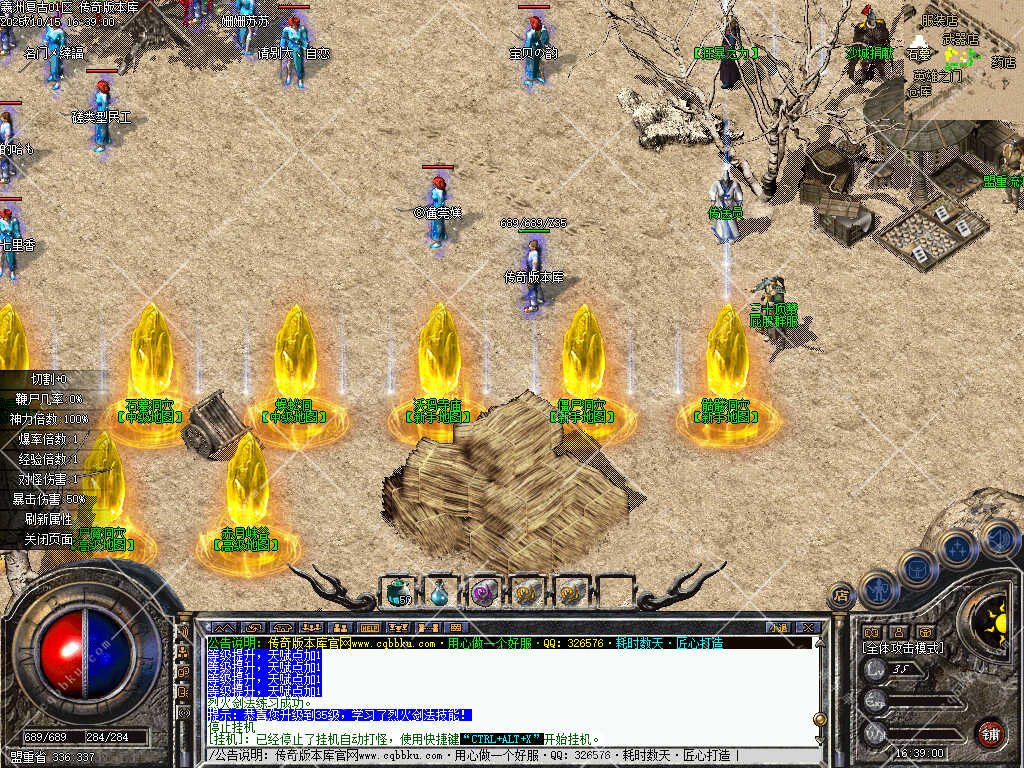Viewport: 1024px width, 768px height.
Task: Open the skills sparkle round button
Action: click(958, 548)
